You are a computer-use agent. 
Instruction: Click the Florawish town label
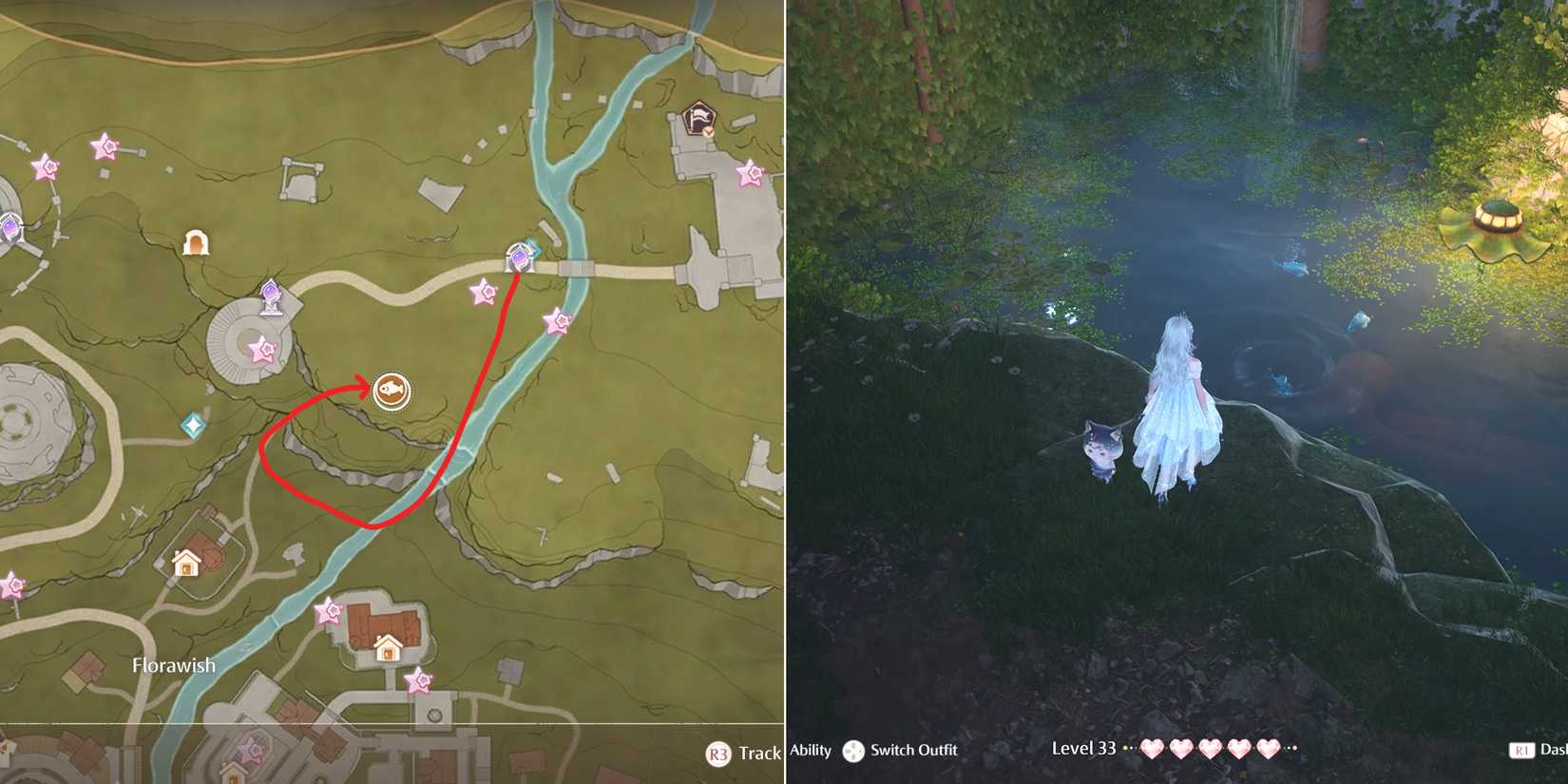tap(172, 665)
